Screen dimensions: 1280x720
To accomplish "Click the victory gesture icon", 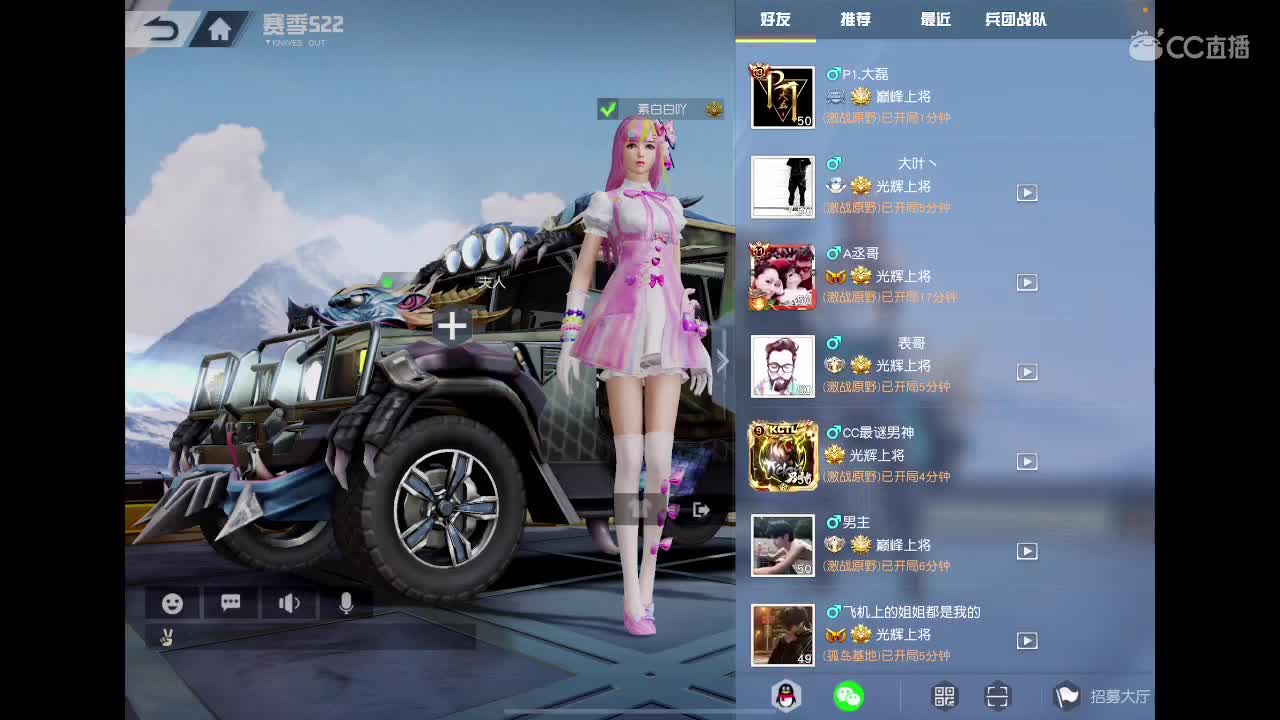I will coord(168,636).
